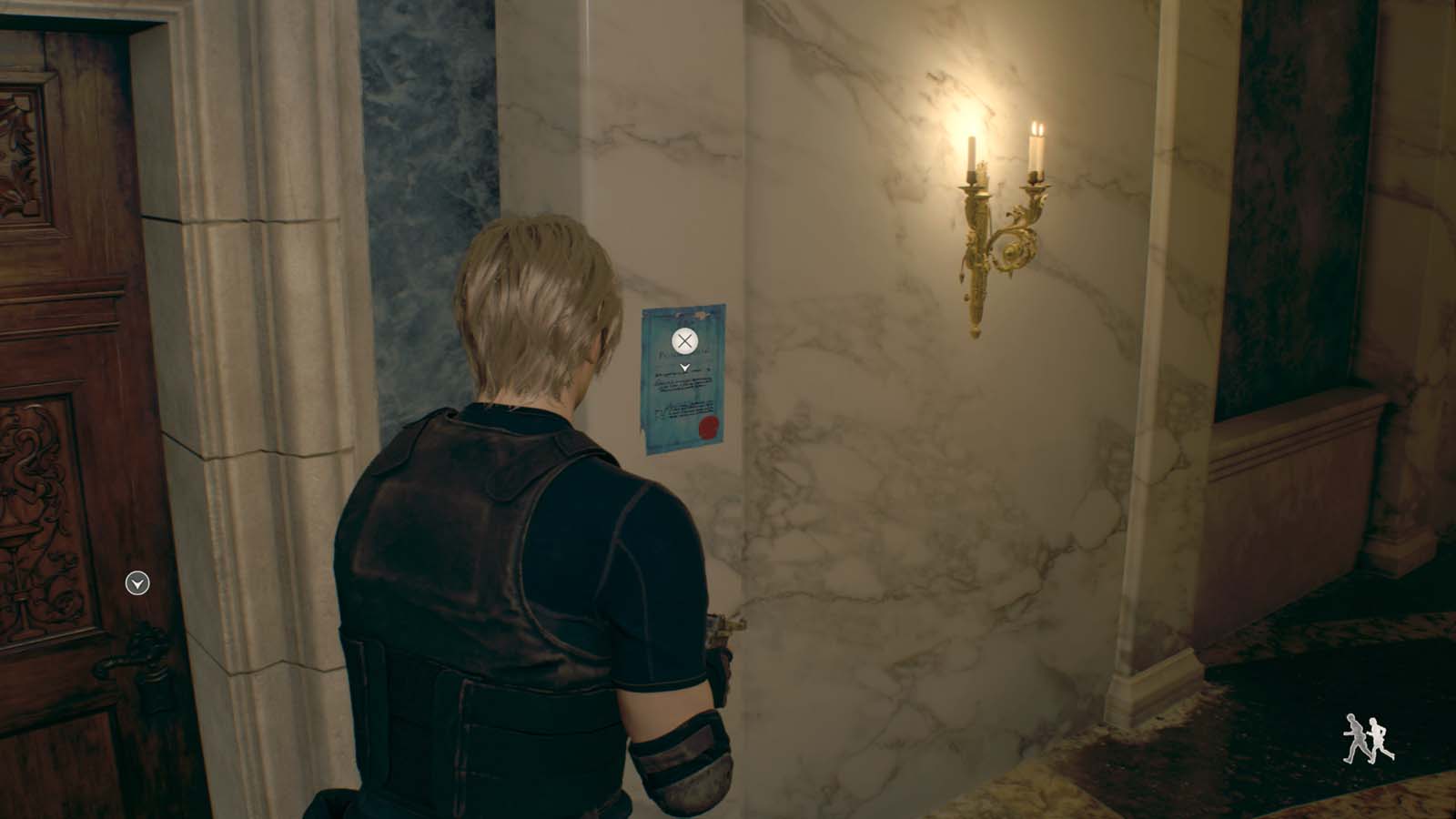Click the running partners follow icon
This screenshot has height=819, width=1456.
1365,737
